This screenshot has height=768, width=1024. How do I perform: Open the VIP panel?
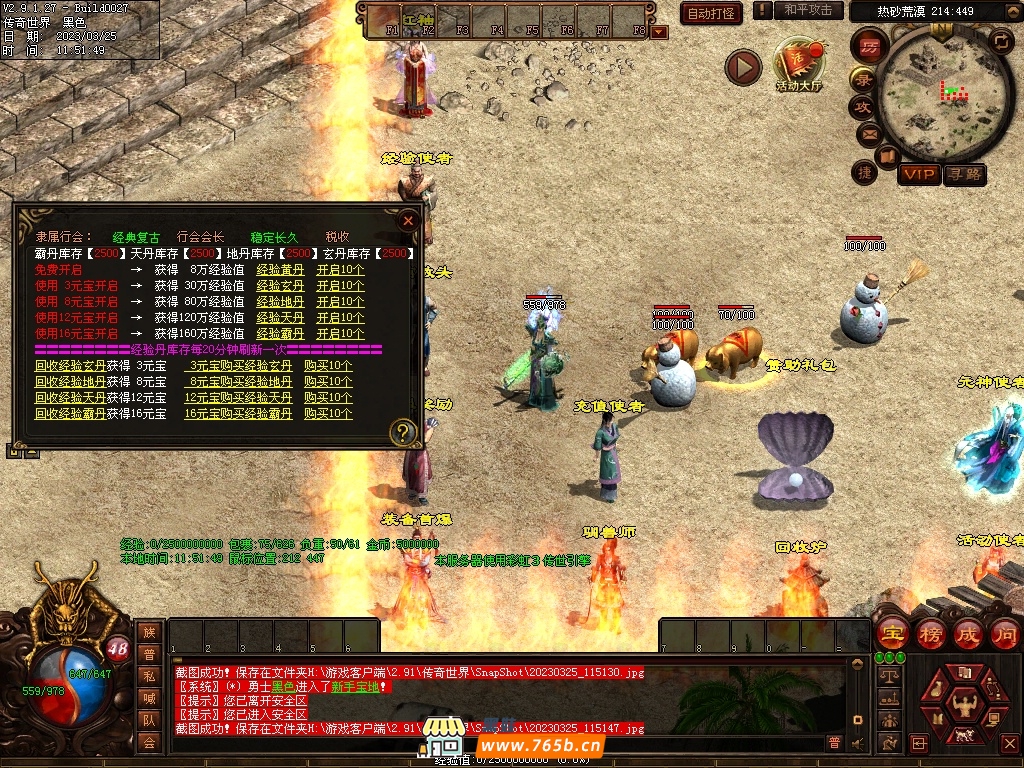point(918,175)
